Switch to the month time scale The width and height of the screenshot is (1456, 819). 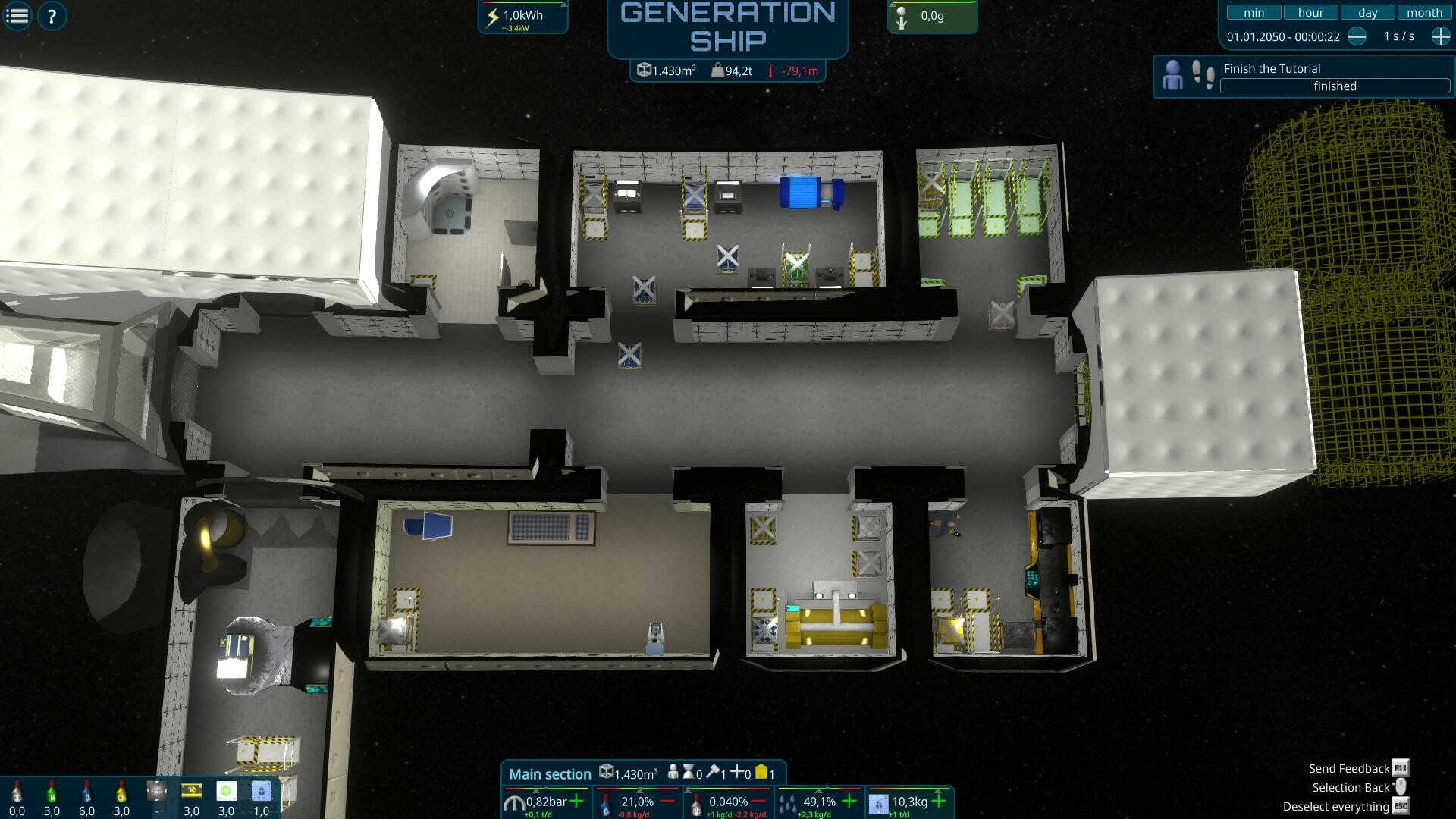click(x=1424, y=12)
